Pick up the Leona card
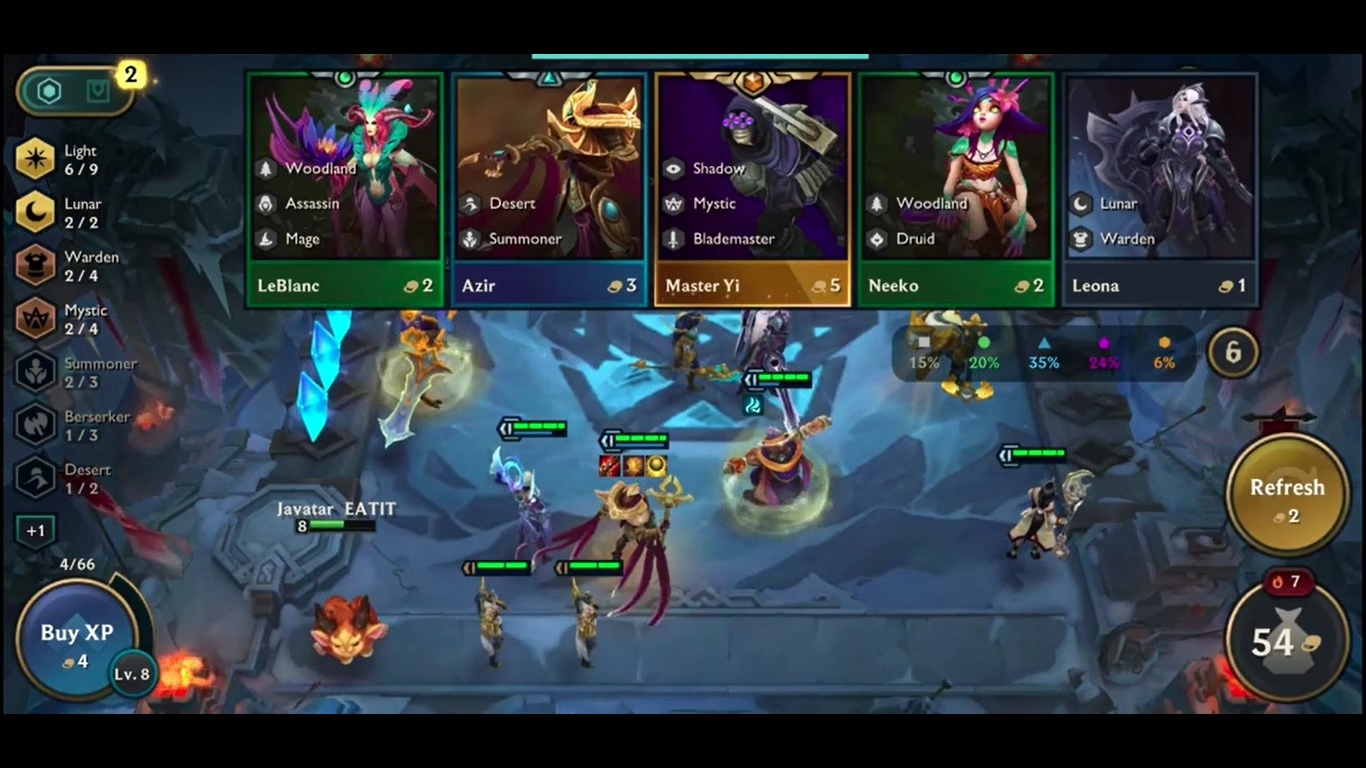This screenshot has height=768, width=1366. pyautogui.click(x=1160, y=190)
